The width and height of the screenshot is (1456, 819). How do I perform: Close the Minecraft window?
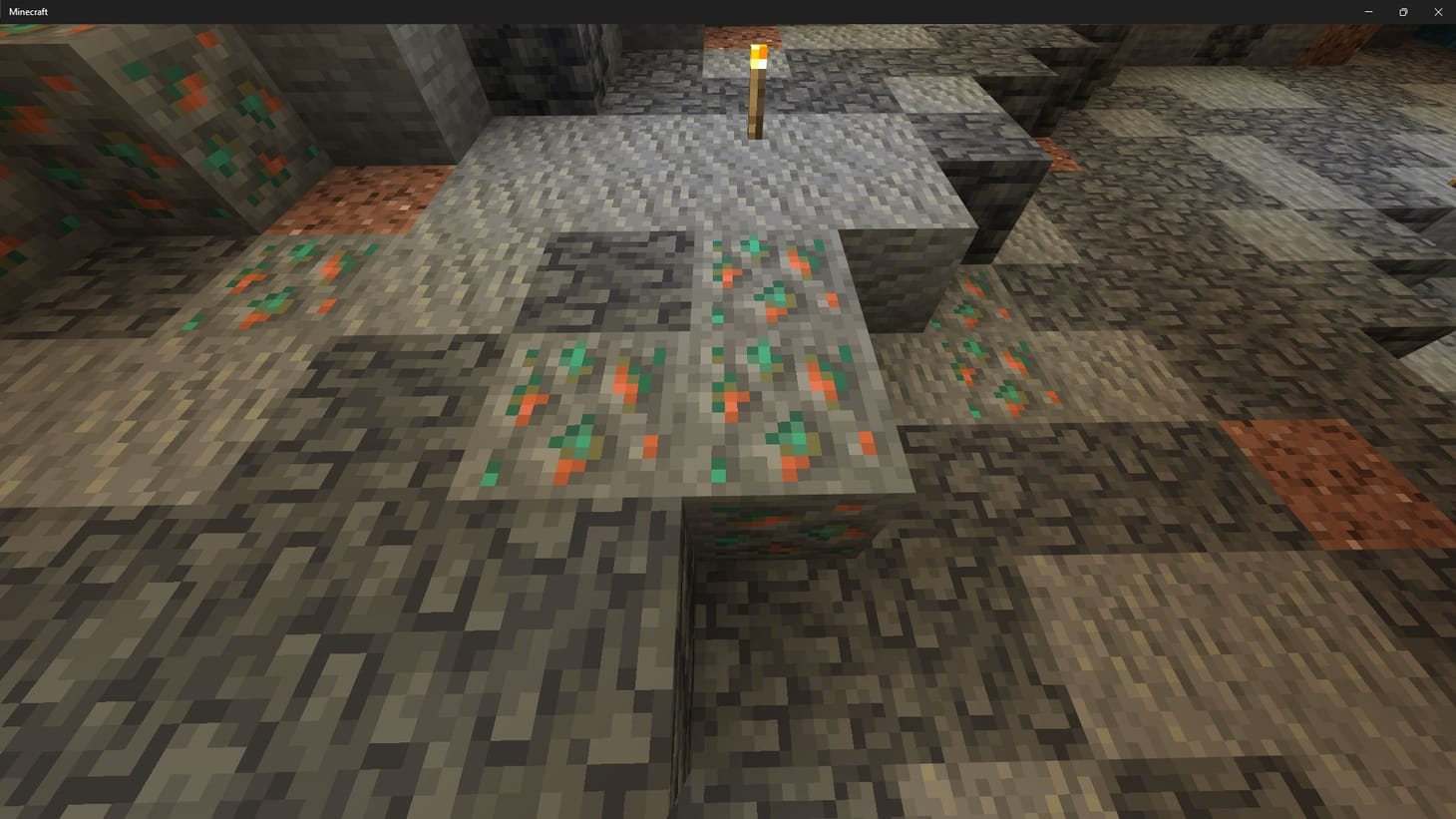coord(1438,11)
